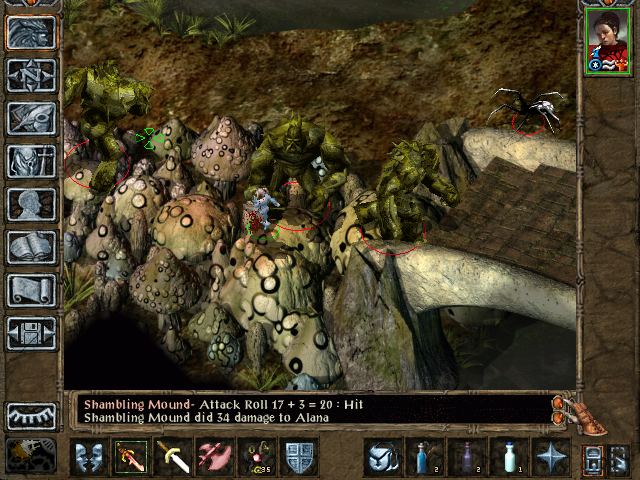640x480 pixels.
Task: Open the area map compass button
Action: click(x=32, y=76)
